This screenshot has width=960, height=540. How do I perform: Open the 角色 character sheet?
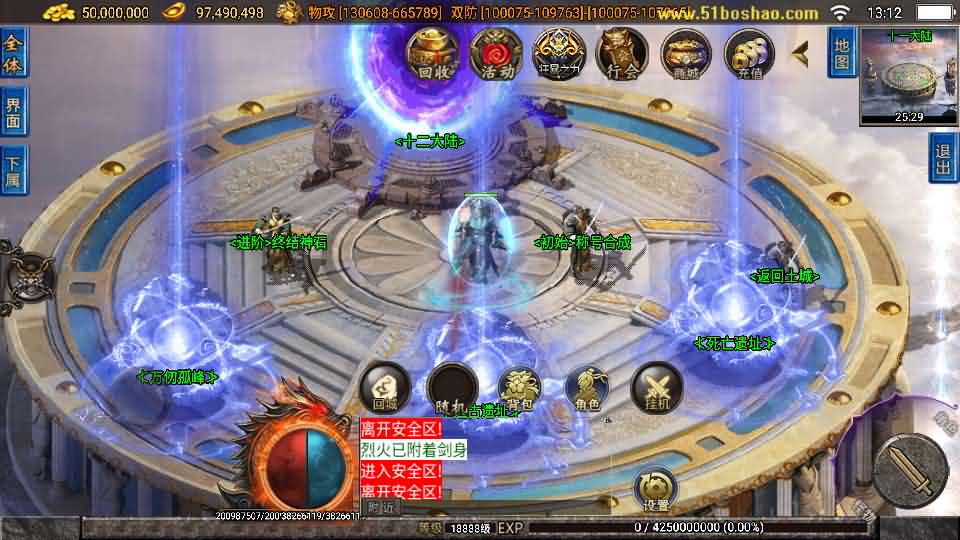pos(588,388)
